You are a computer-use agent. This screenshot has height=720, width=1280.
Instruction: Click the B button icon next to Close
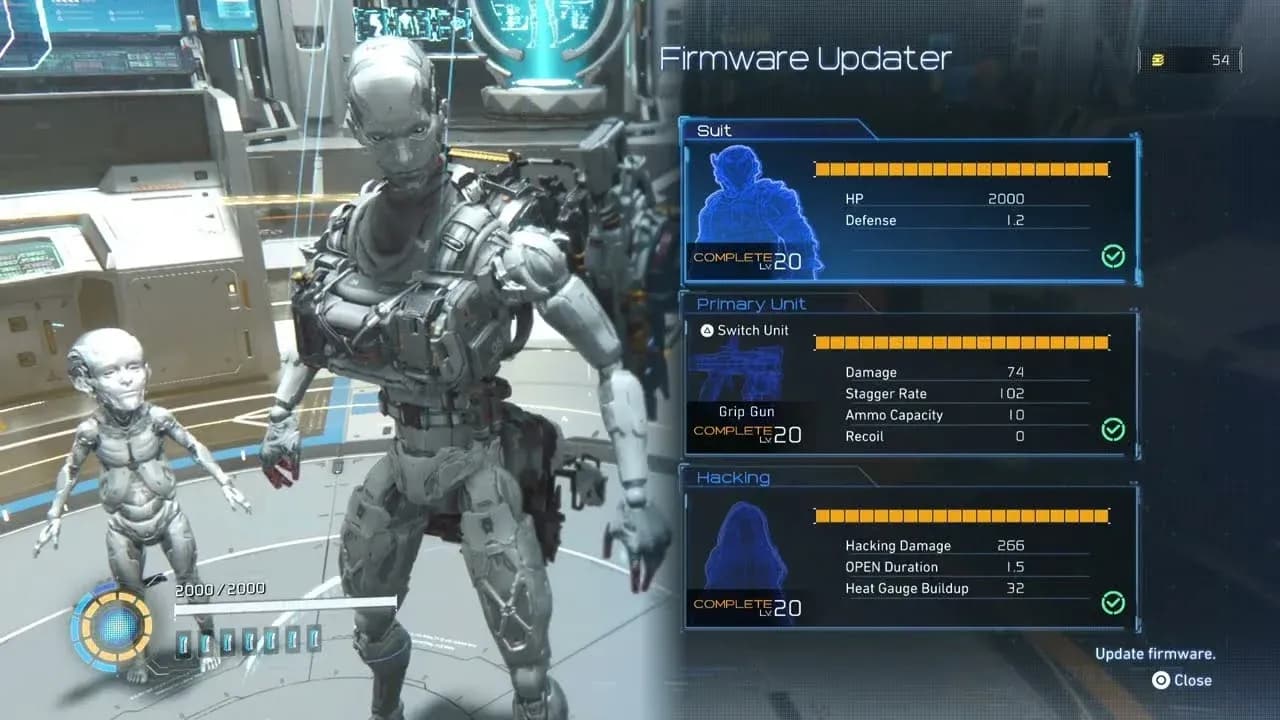coord(1160,680)
